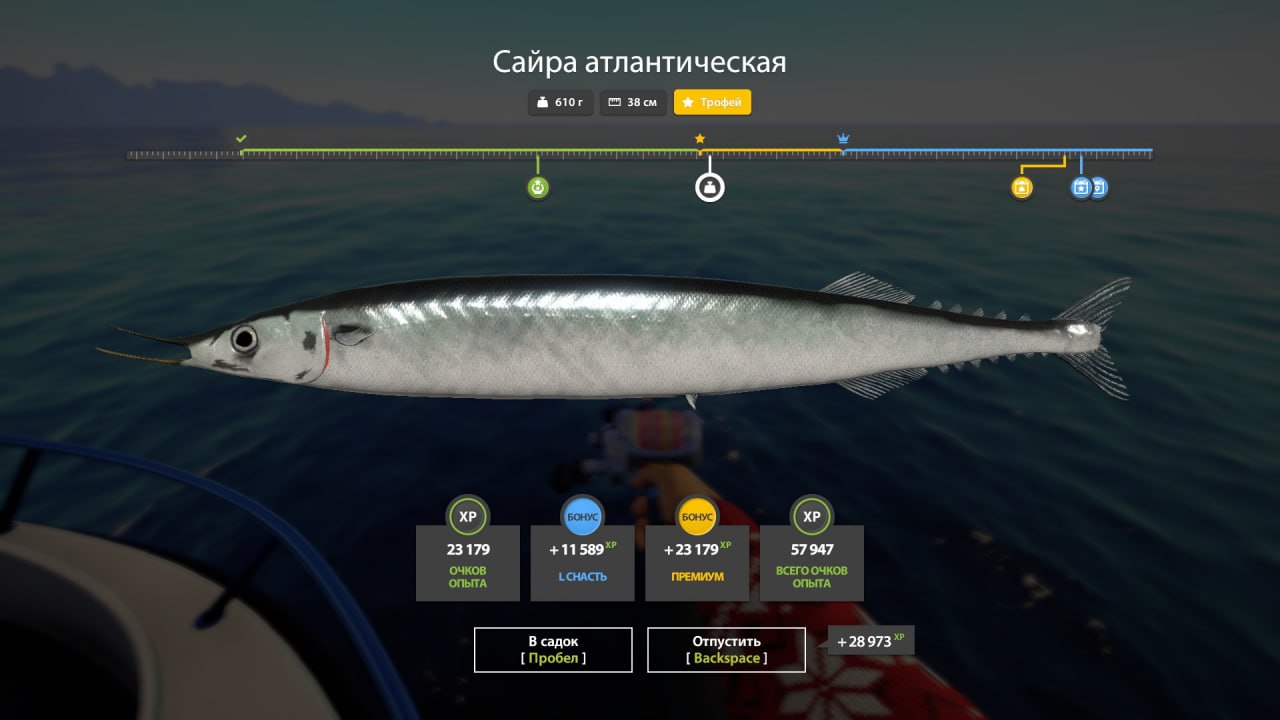Click the yellow БОНУС circle above Премиум
Image resolution: width=1280 pixels, height=720 pixels.
pos(697,517)
